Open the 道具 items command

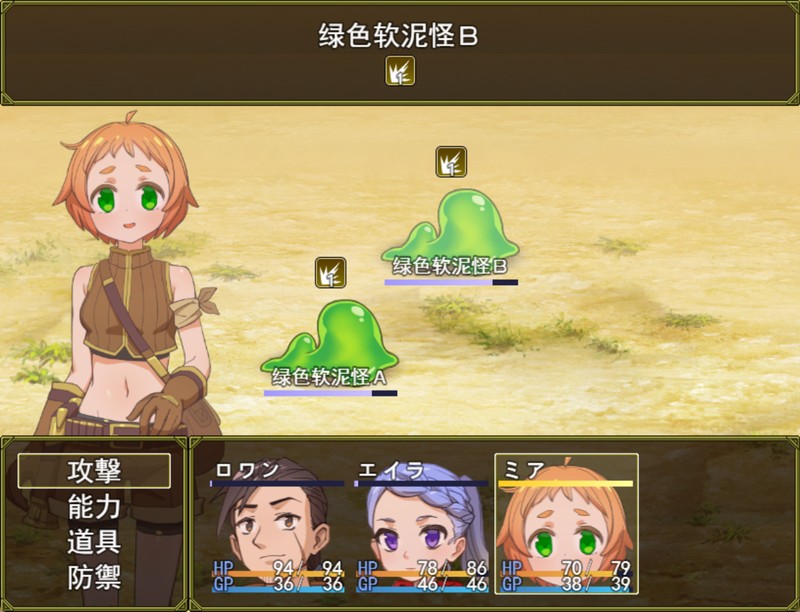point(94,542)
